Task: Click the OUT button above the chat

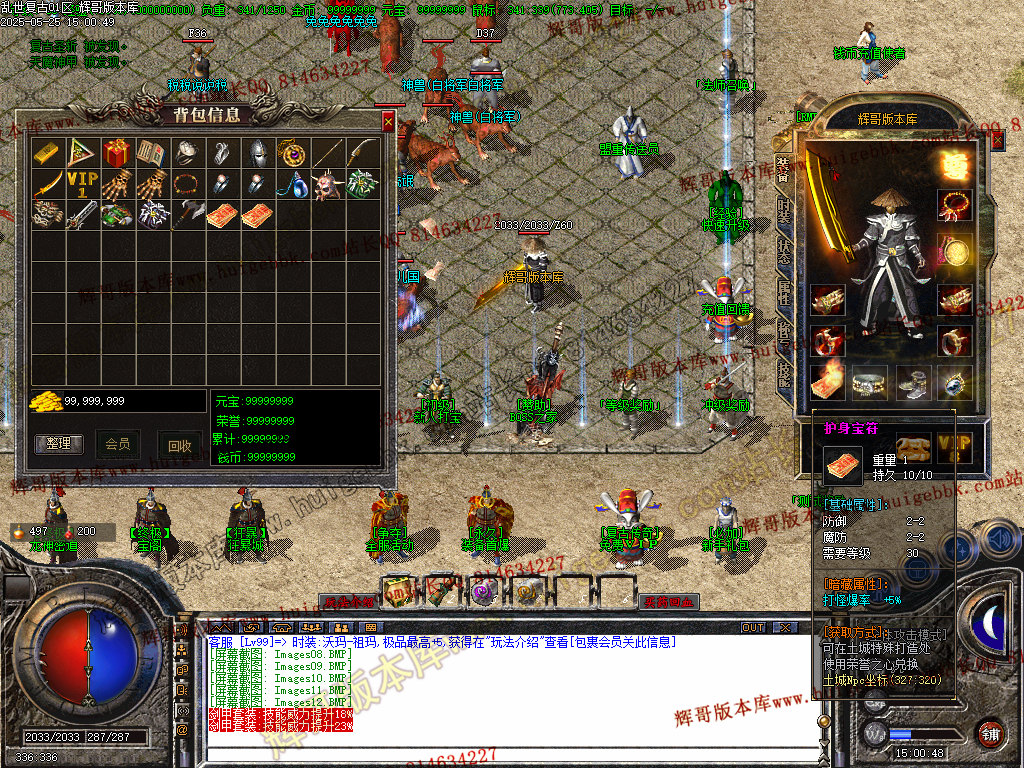Action: click(x=753, y=628)
